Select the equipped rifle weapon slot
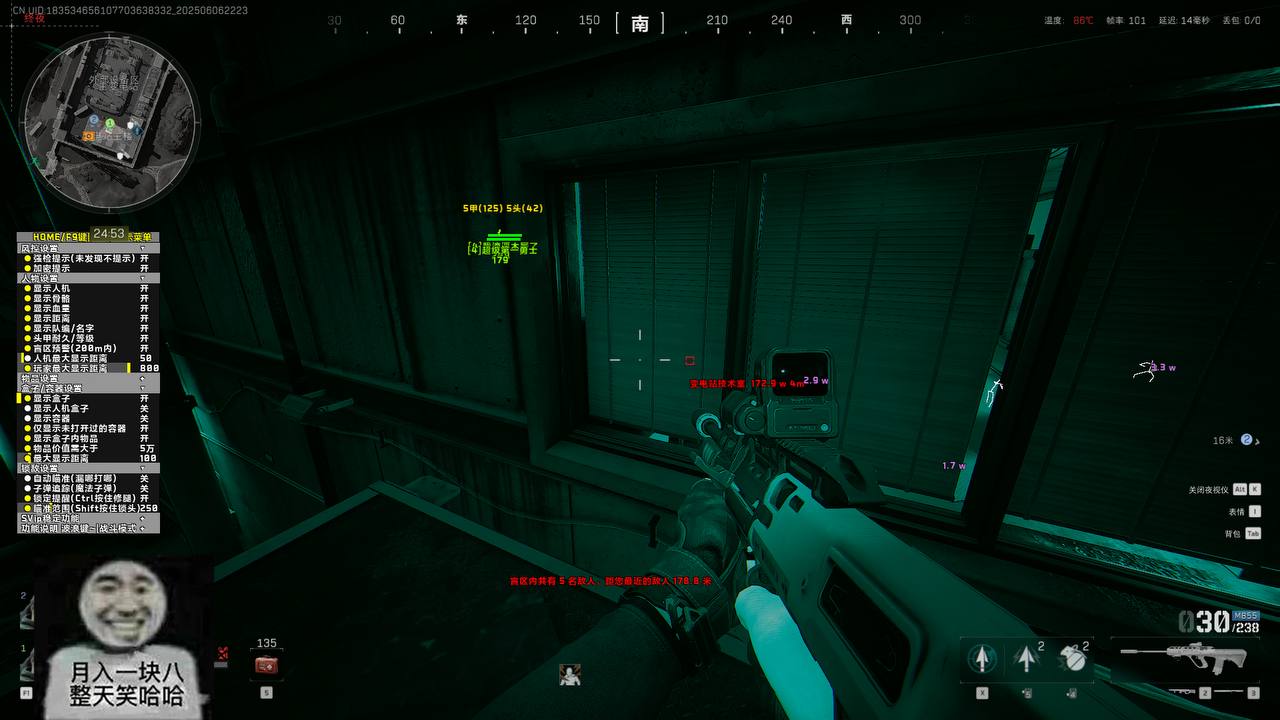 [x=1183, y=655]
